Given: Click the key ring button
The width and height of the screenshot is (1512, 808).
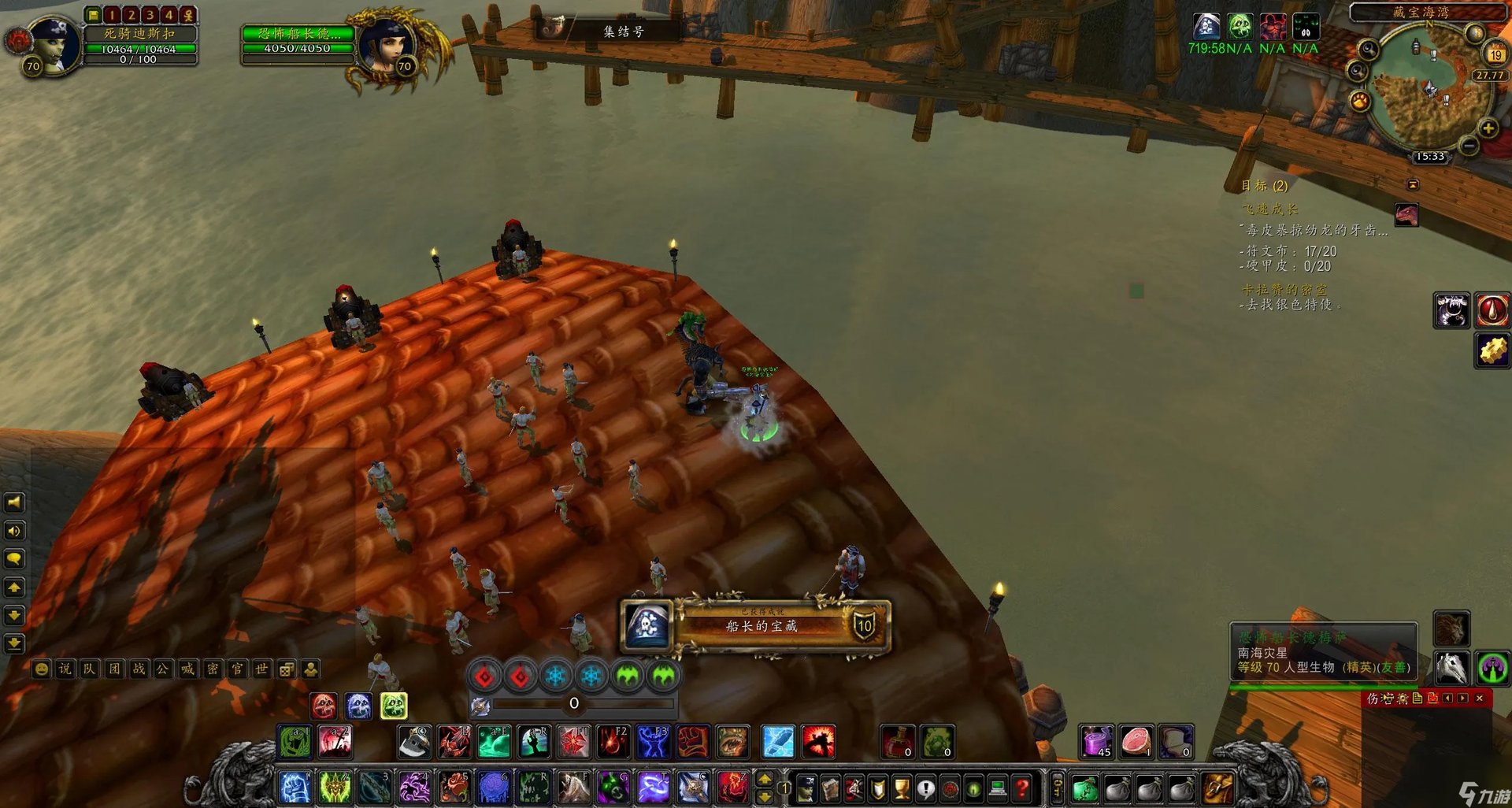Looking at the screenshot, I should [1058, 786].
